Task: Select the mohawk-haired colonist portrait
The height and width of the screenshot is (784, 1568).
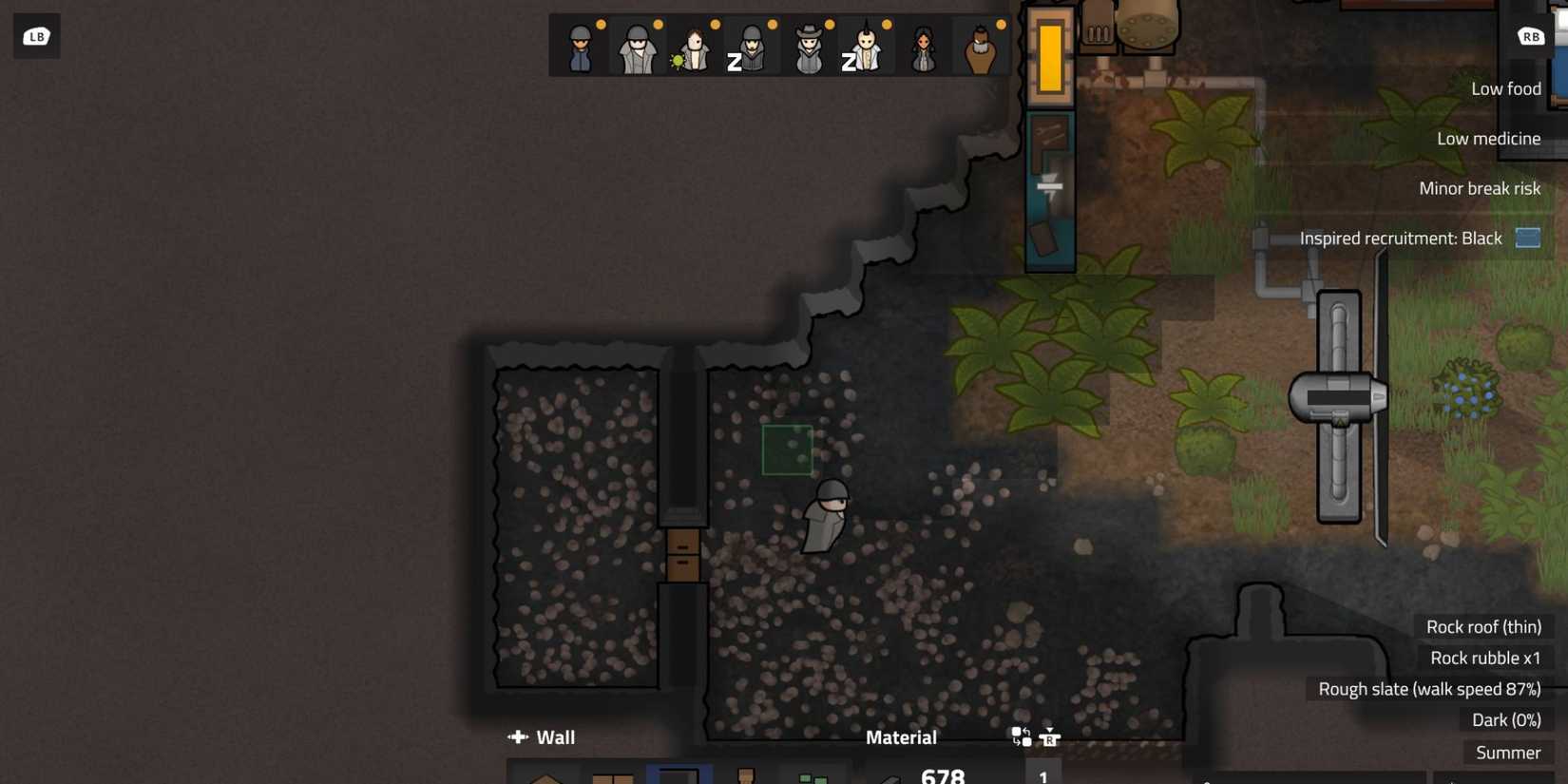Action: click(868, 48)
